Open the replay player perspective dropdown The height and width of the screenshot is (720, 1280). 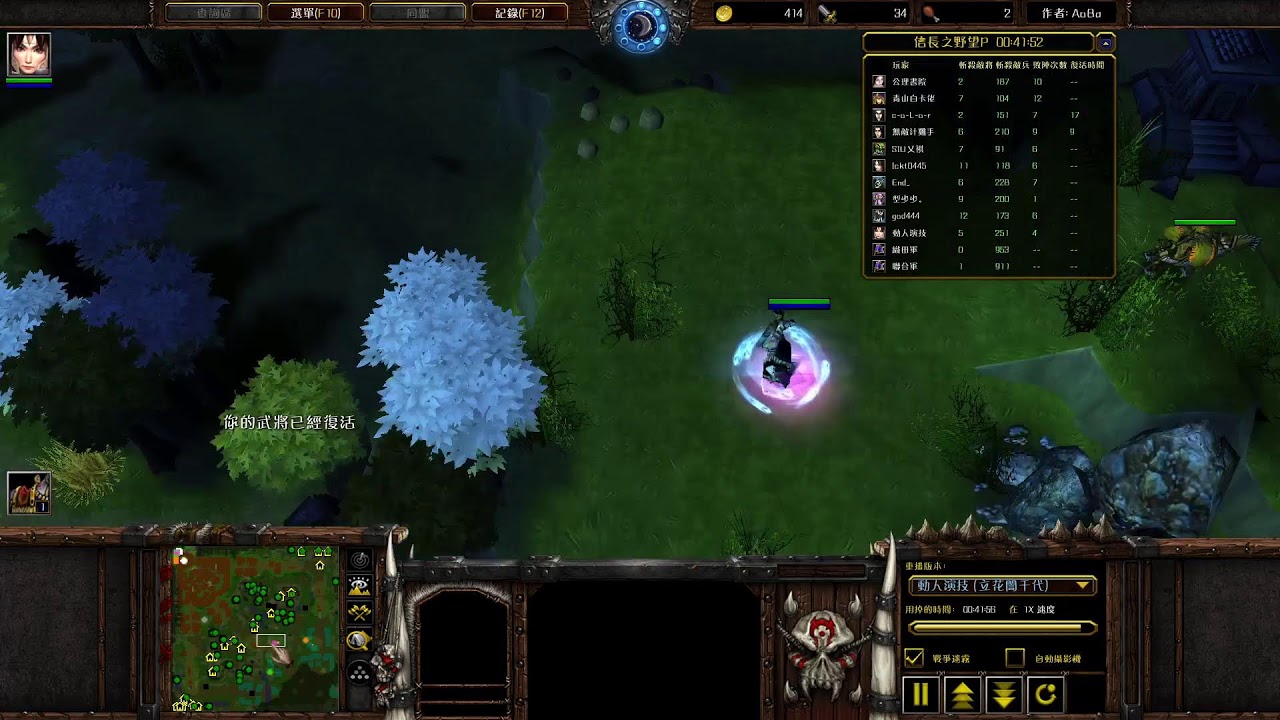pos(1002,585)
